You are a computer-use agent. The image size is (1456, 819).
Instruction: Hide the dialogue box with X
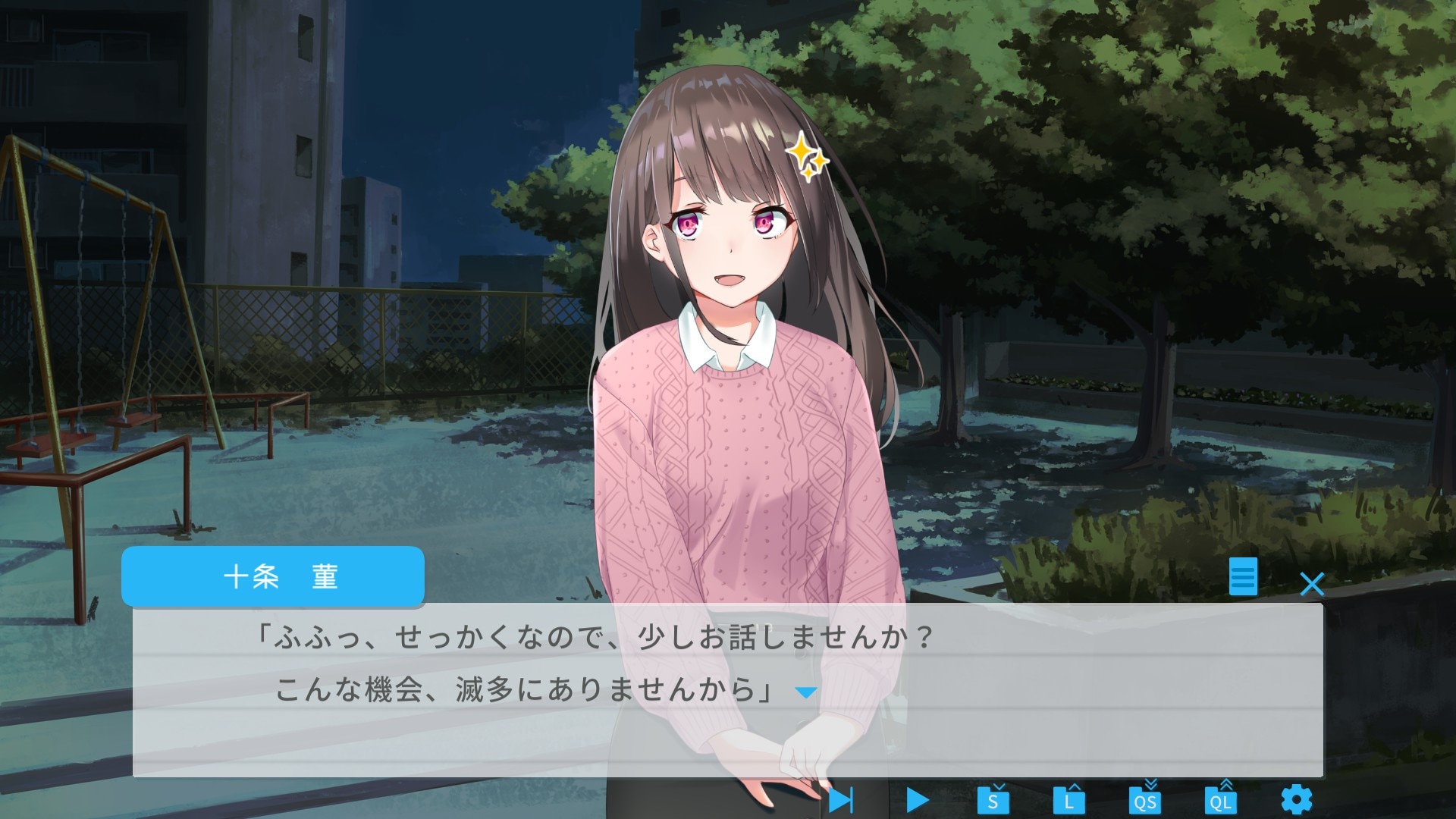coord(1312,584)
